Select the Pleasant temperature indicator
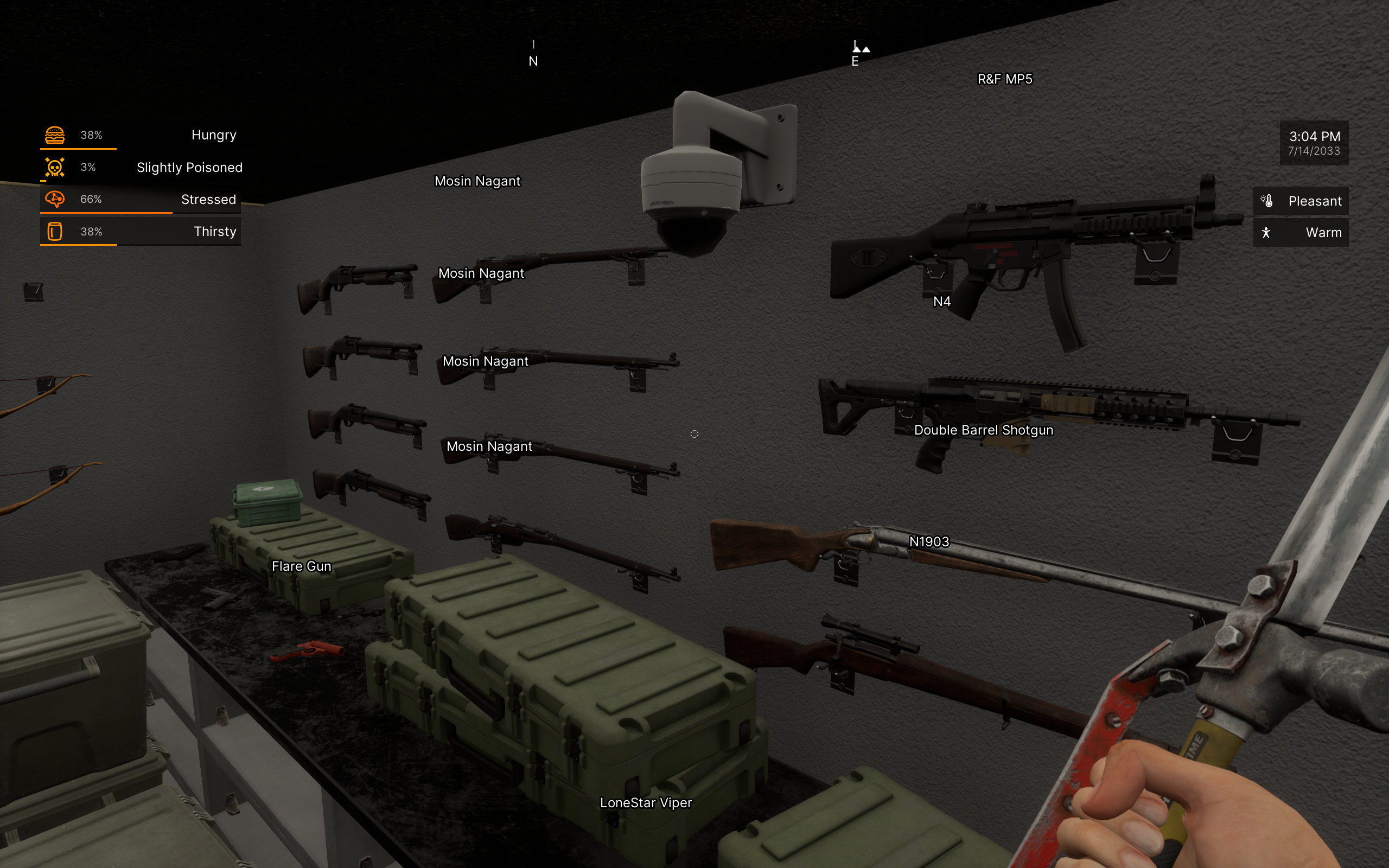 point(1300,201)
